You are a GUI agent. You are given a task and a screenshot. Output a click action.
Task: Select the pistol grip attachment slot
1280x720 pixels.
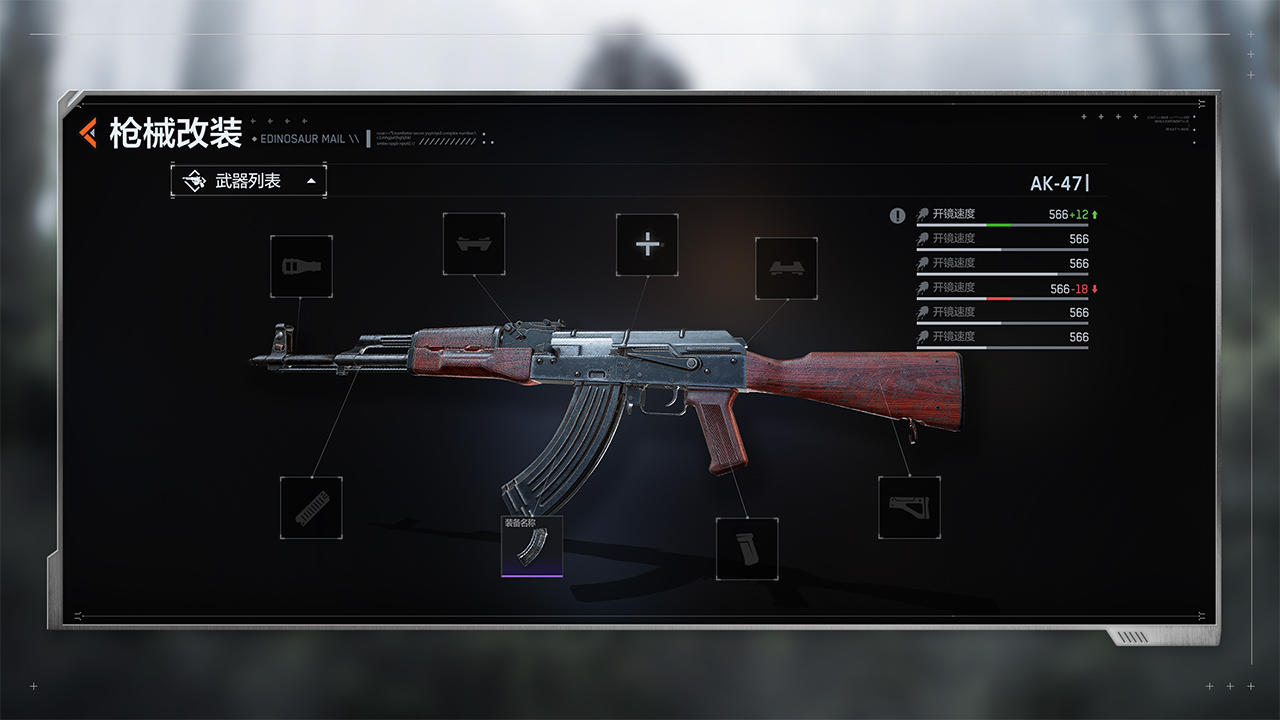(x=749, y=549)
